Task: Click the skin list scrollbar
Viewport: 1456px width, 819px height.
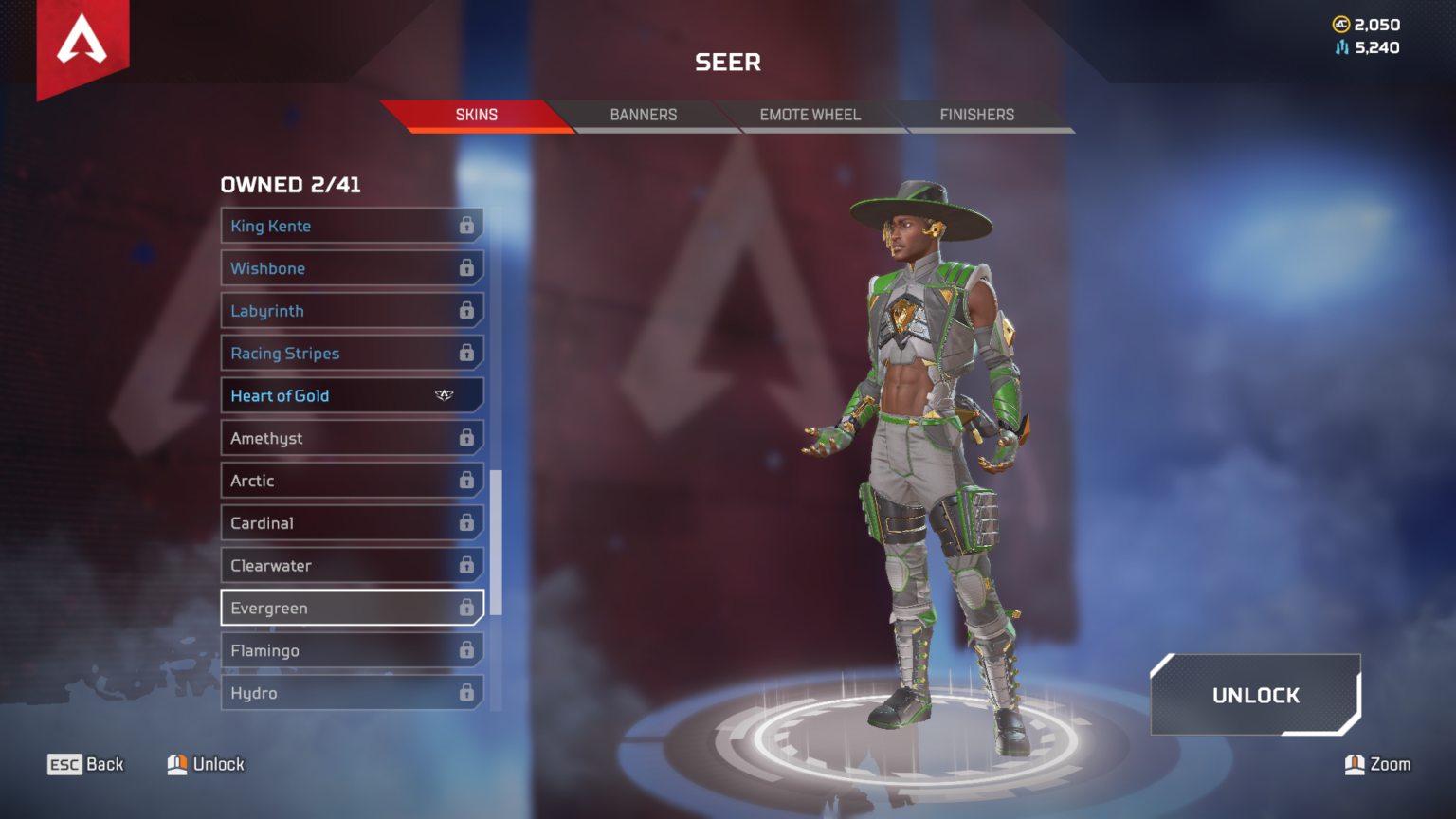Action: click(x=496, y=540)
